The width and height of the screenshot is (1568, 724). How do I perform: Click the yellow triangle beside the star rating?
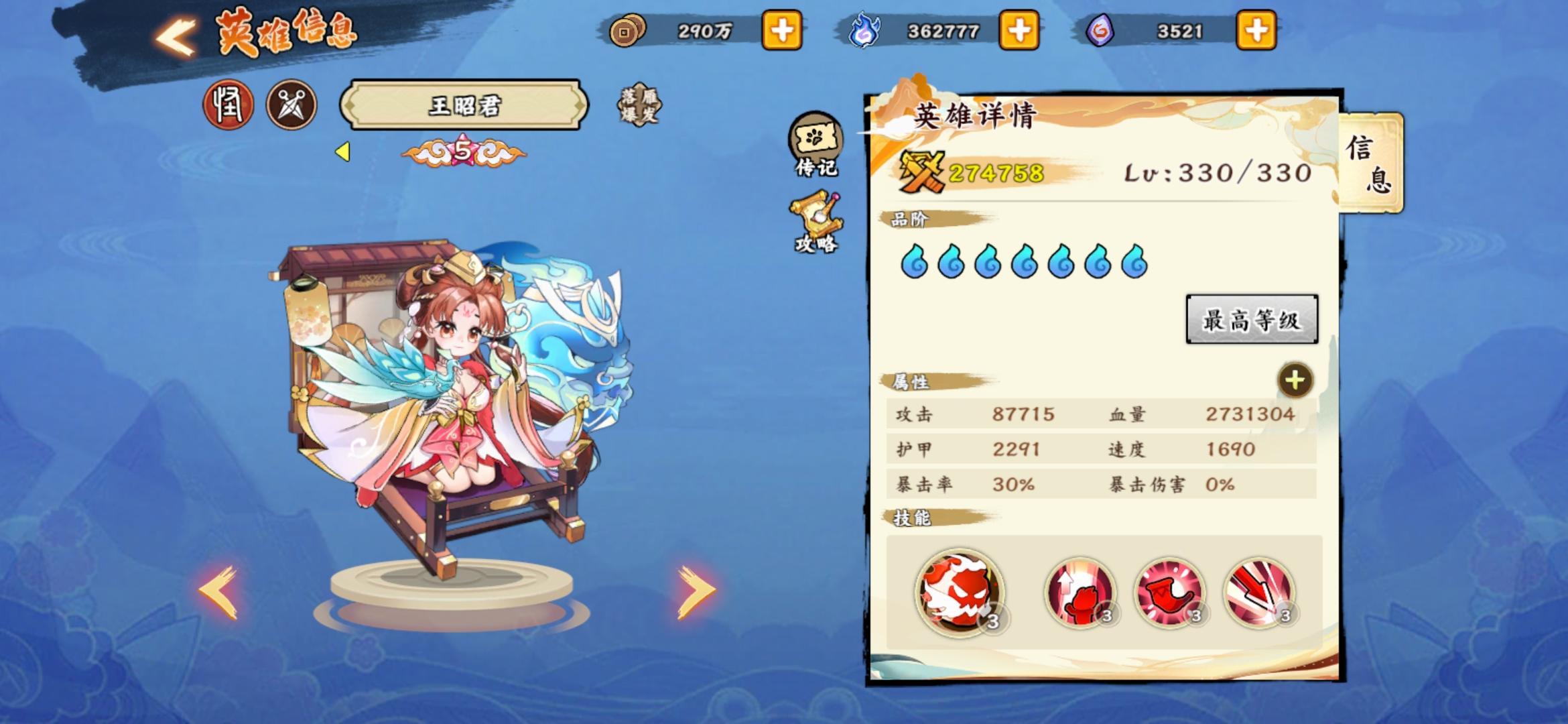[343, 153]
